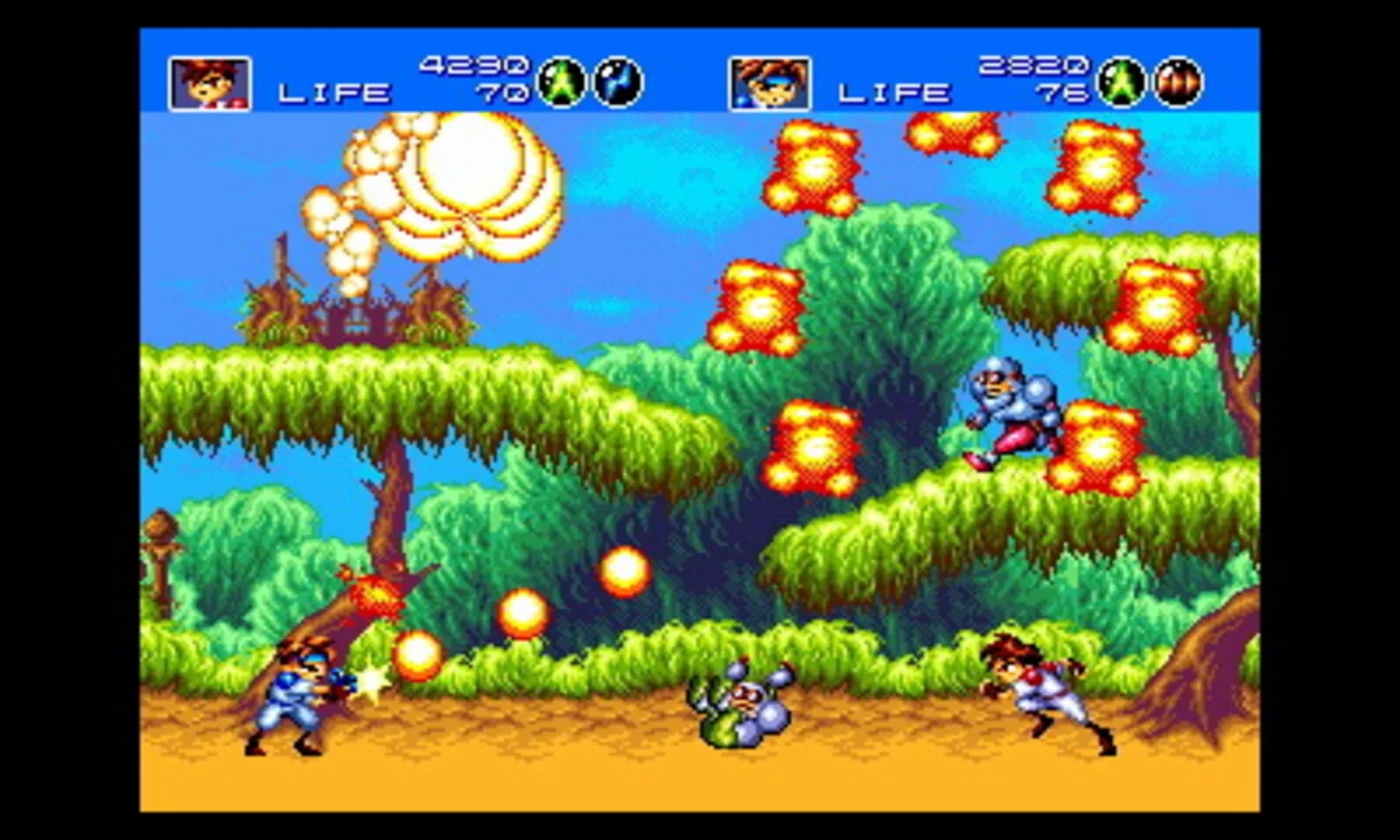
Task: Toggle Player 1's LIFE label
Action: tap(333, 93)
